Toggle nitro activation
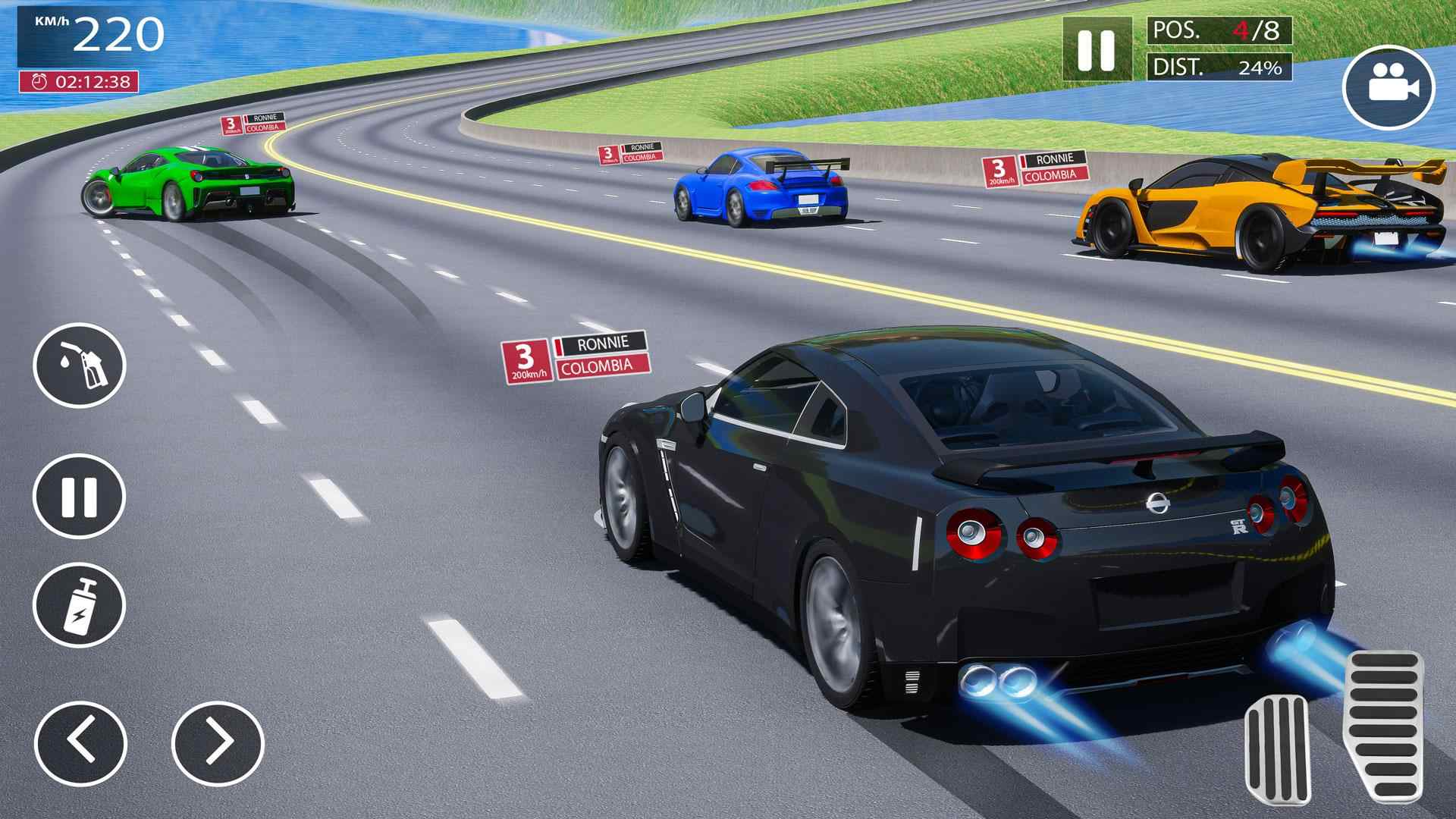1456x819 pixels. click(x=80, y=603)
